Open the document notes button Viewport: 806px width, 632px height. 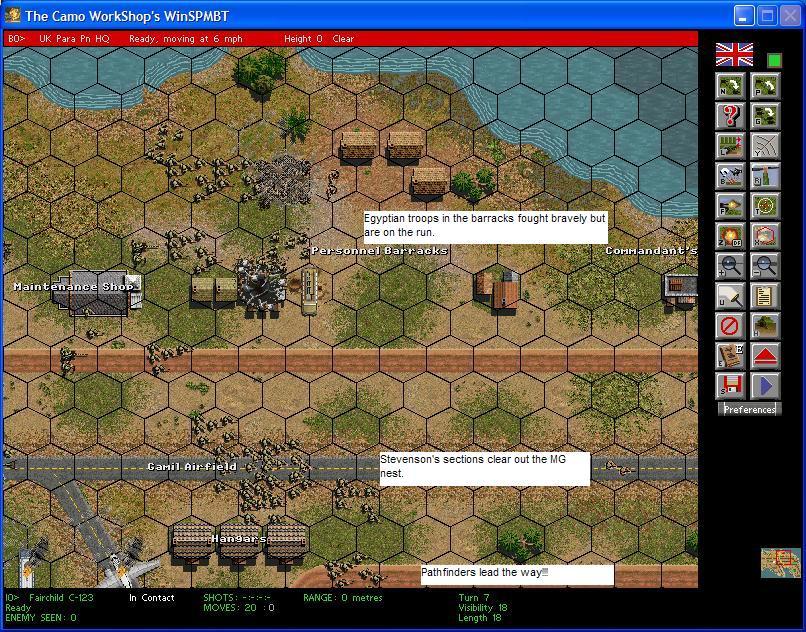click(765, 296)
